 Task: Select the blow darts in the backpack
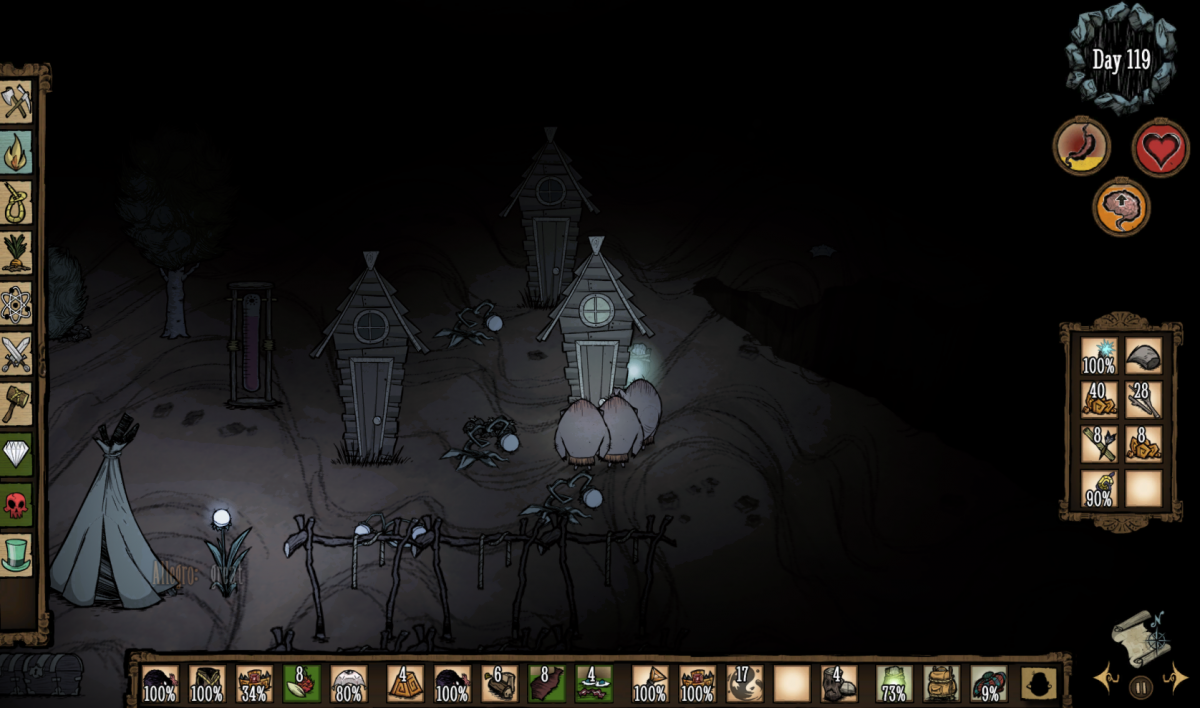[x=1099, y=444]
